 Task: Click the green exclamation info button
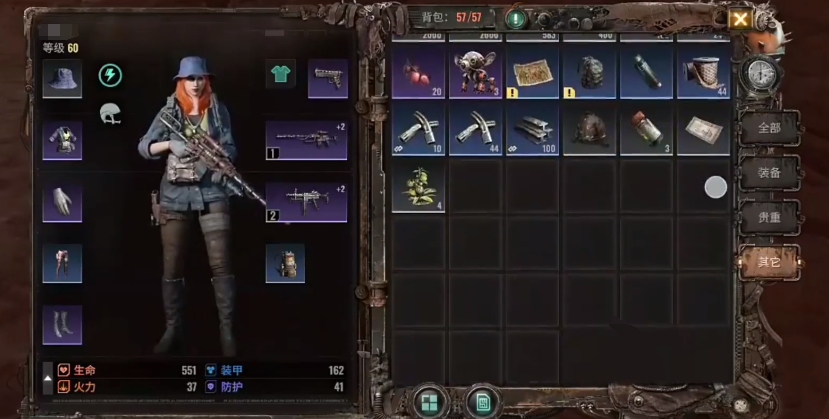516,19
